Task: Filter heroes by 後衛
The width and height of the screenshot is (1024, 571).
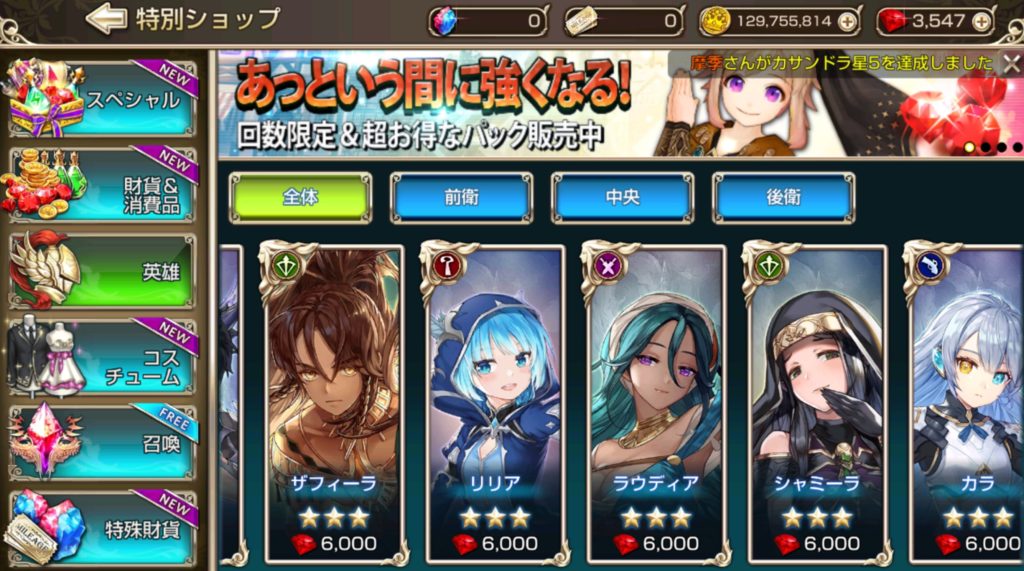Action: click(x=783, y=197)
